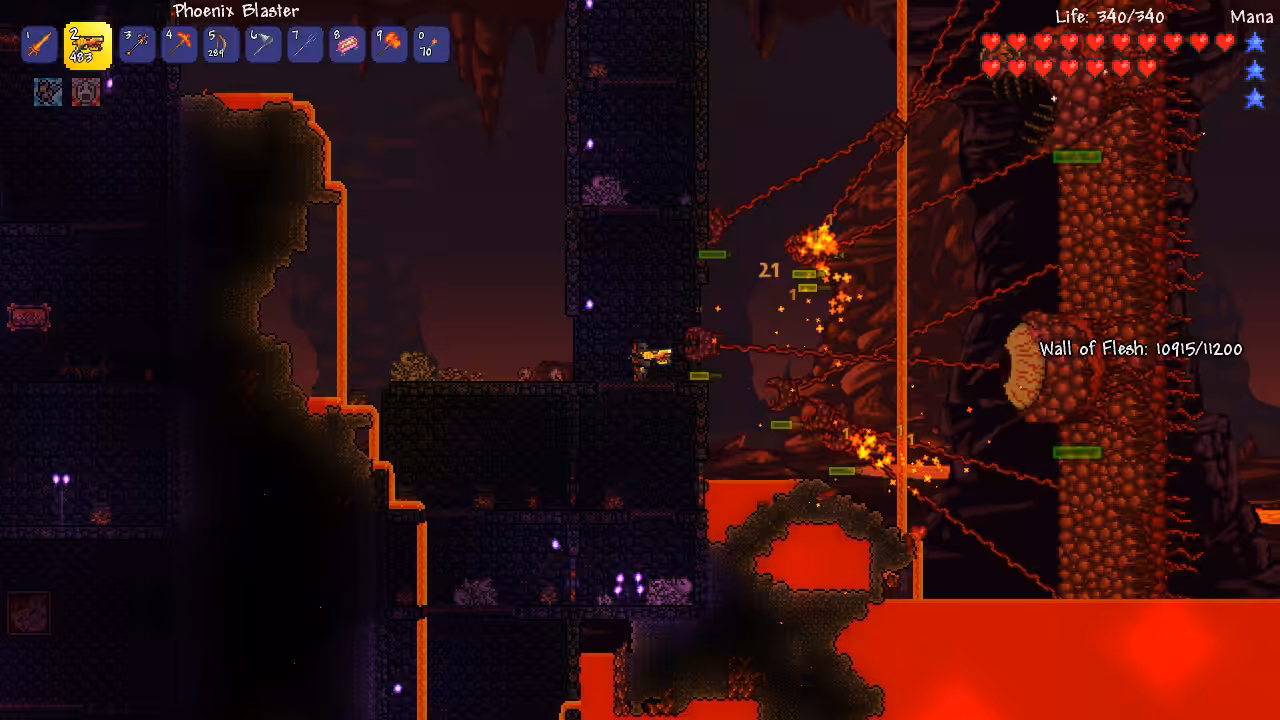Dismiss the second buff below the hotbar

click(87, 90)
